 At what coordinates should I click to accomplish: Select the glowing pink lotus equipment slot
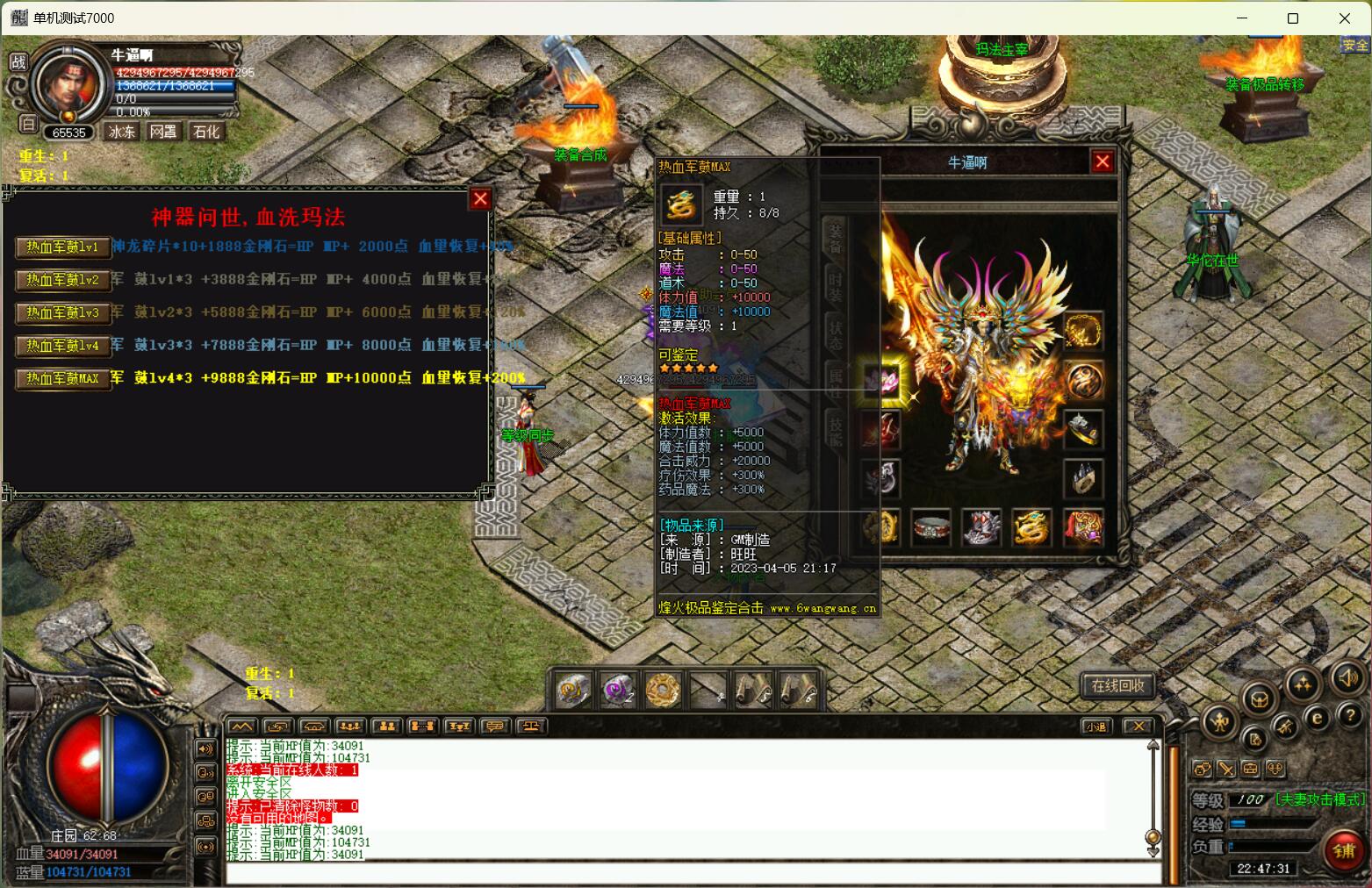click(880, 381)
